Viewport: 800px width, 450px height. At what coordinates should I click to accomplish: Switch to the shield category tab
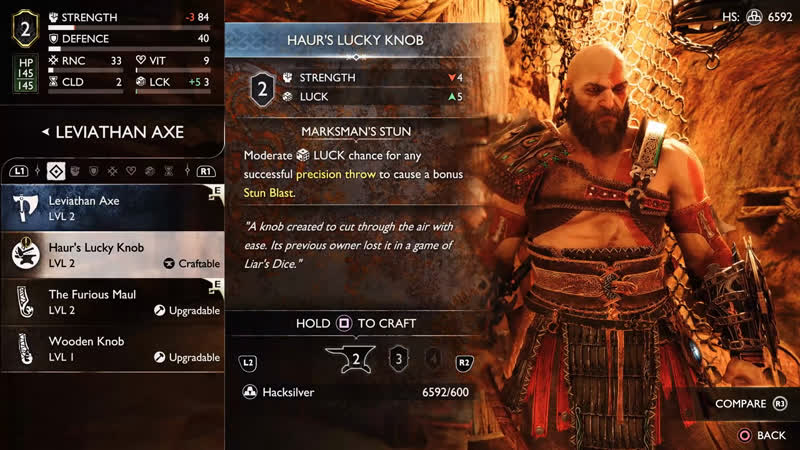pos(93,171)
